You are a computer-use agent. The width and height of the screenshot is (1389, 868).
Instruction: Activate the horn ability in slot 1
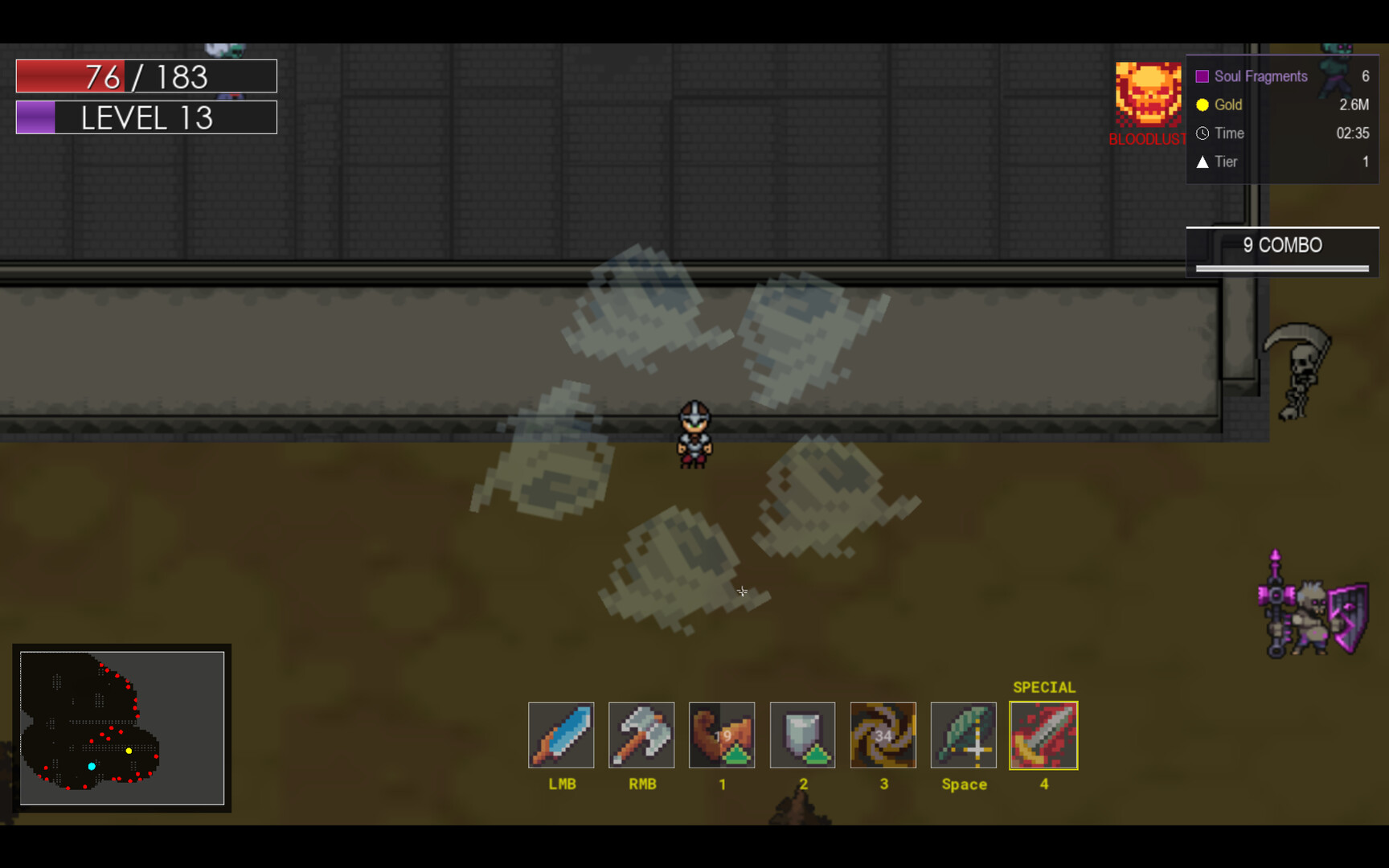coord(722,735)
